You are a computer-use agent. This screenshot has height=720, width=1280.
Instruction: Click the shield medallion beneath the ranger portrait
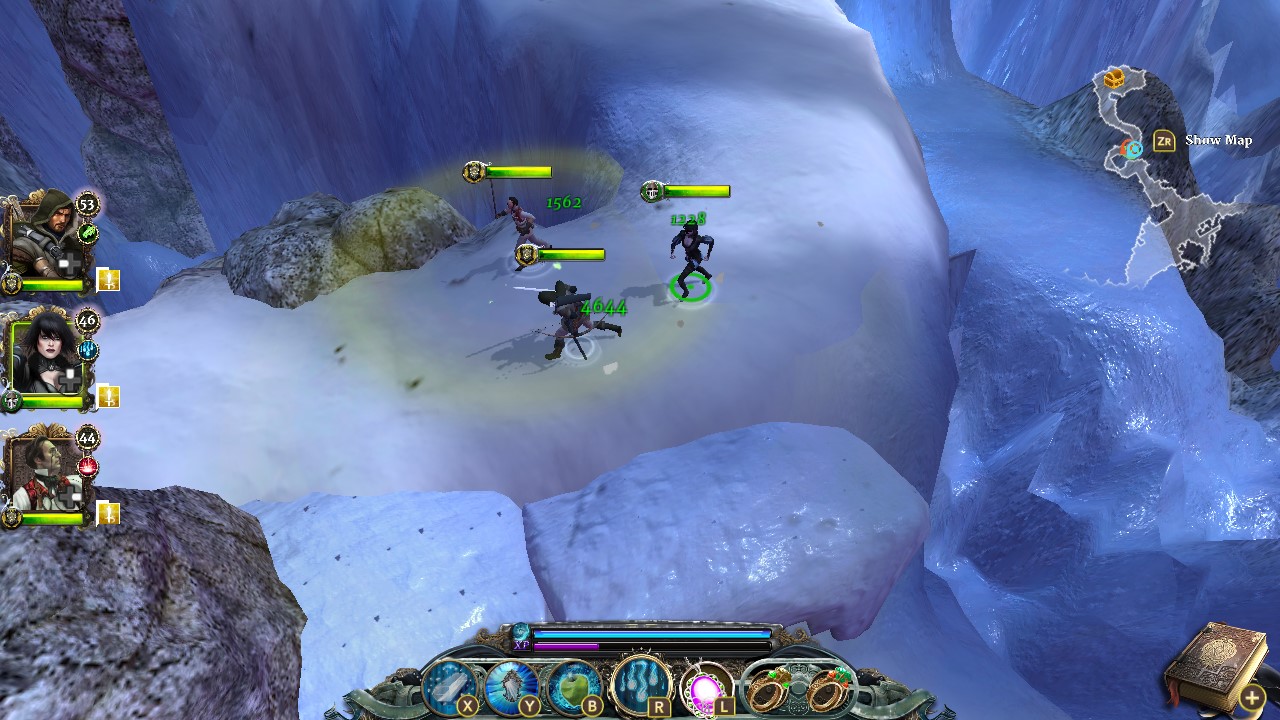coord(12,280)
